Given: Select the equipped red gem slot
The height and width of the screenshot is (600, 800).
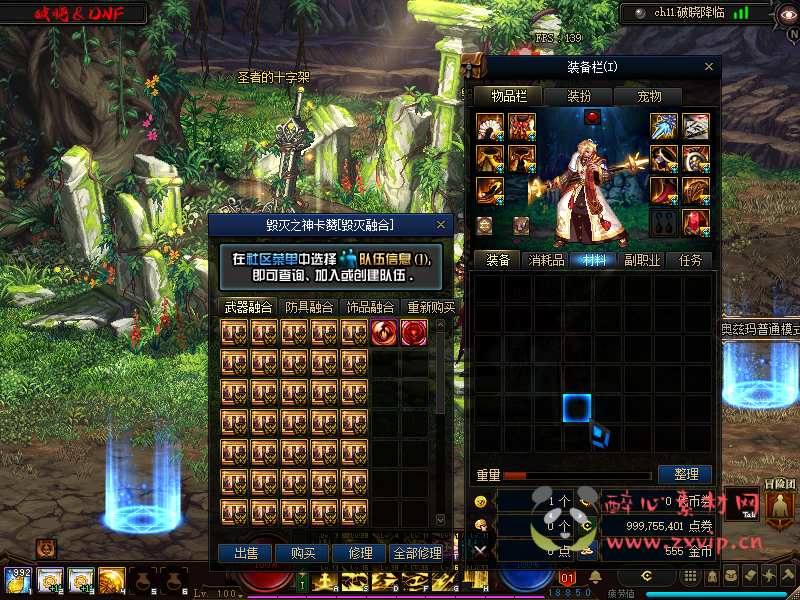Looking at the screenshot, I should coord(592,118).
